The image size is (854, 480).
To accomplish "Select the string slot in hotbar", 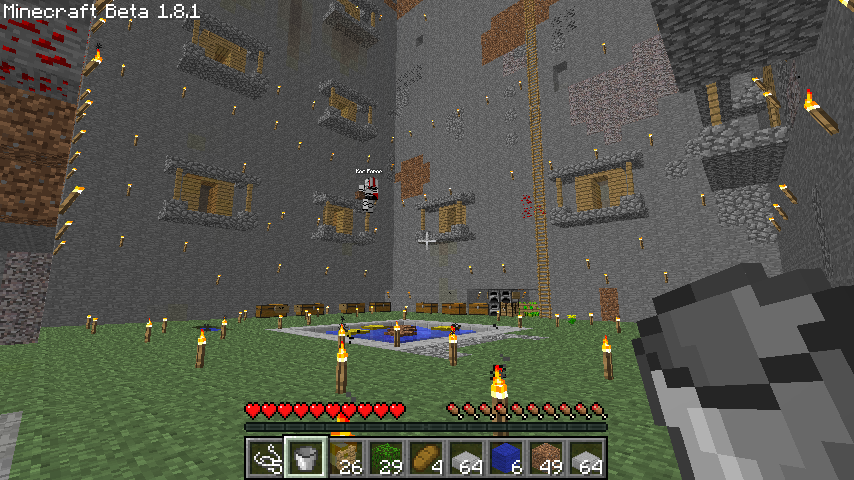I will [x=265, y=458].
